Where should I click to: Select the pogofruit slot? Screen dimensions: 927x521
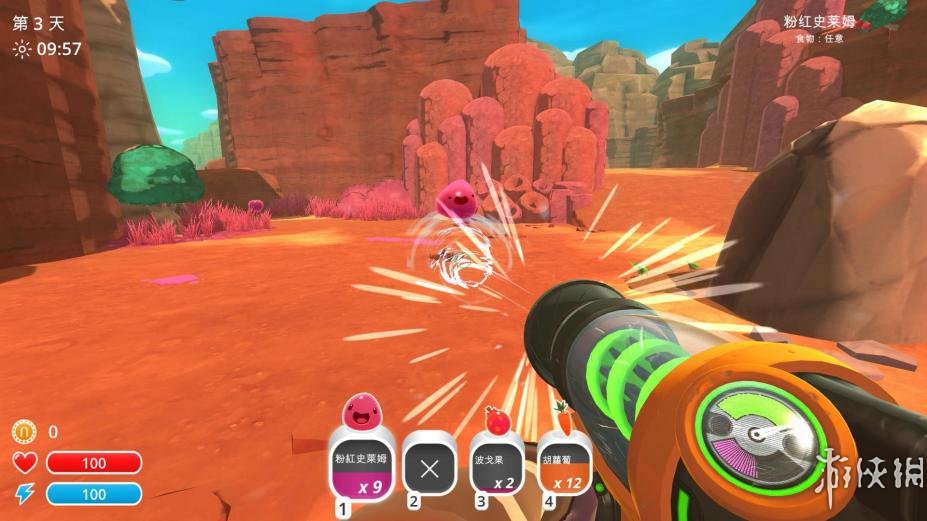tap(497, 468)
